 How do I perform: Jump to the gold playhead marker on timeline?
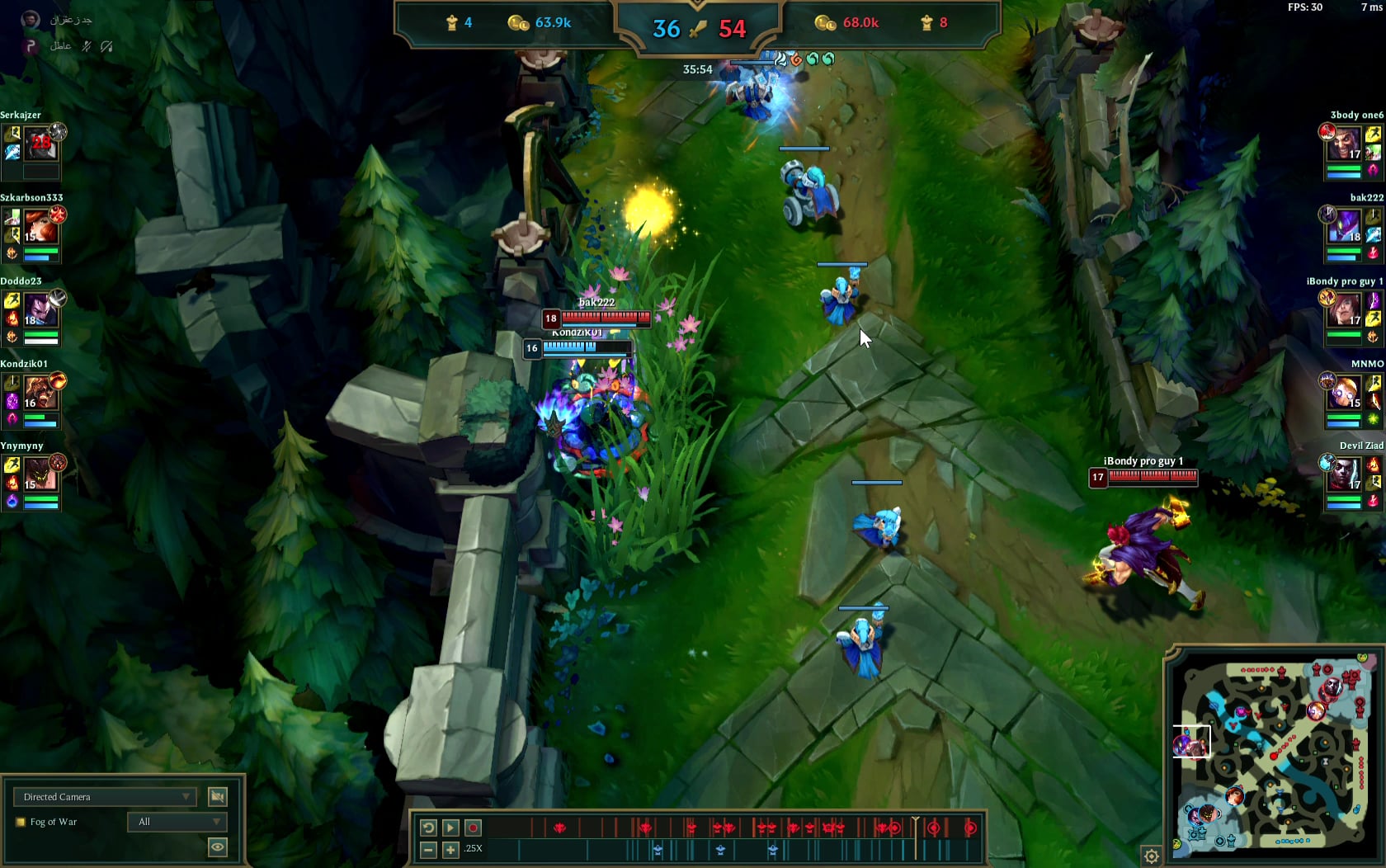coord(915,827)
